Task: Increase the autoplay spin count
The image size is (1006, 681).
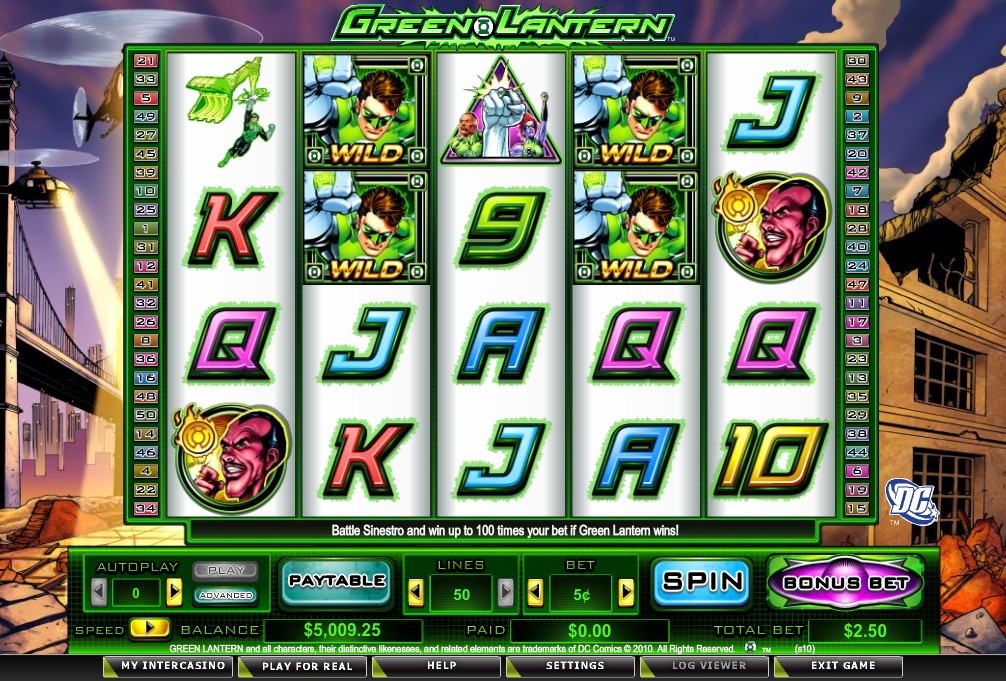Action: coord(174,593)
